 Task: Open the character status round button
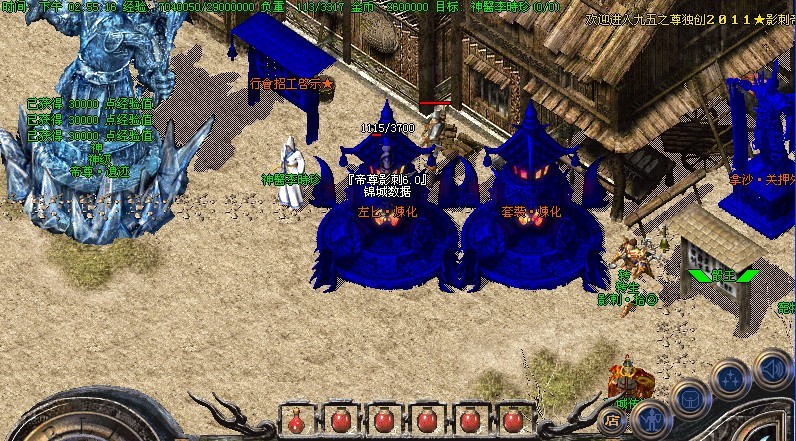click(x=650, y=418)
